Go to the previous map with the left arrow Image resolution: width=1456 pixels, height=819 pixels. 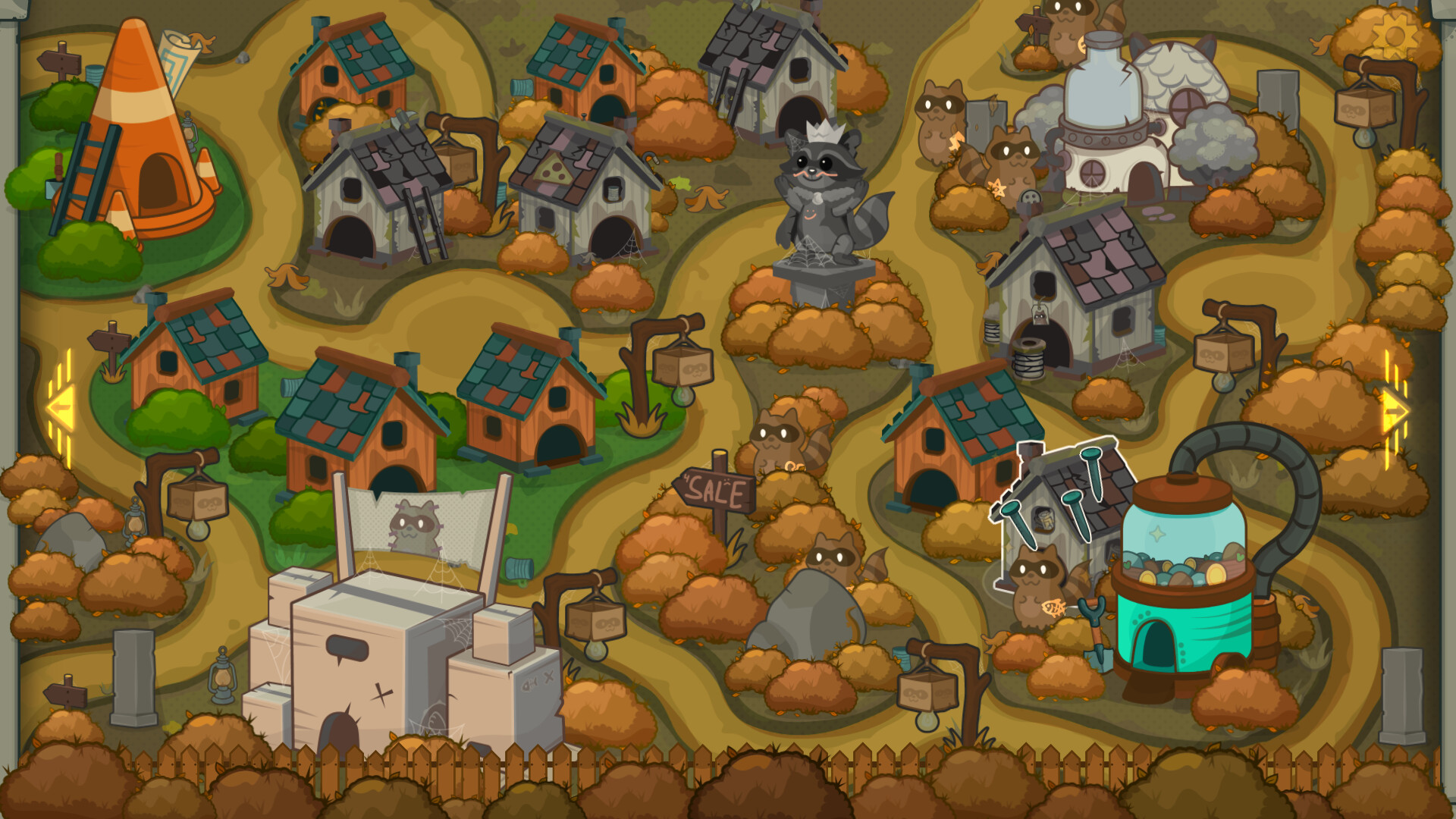click(x=61, y=407)
